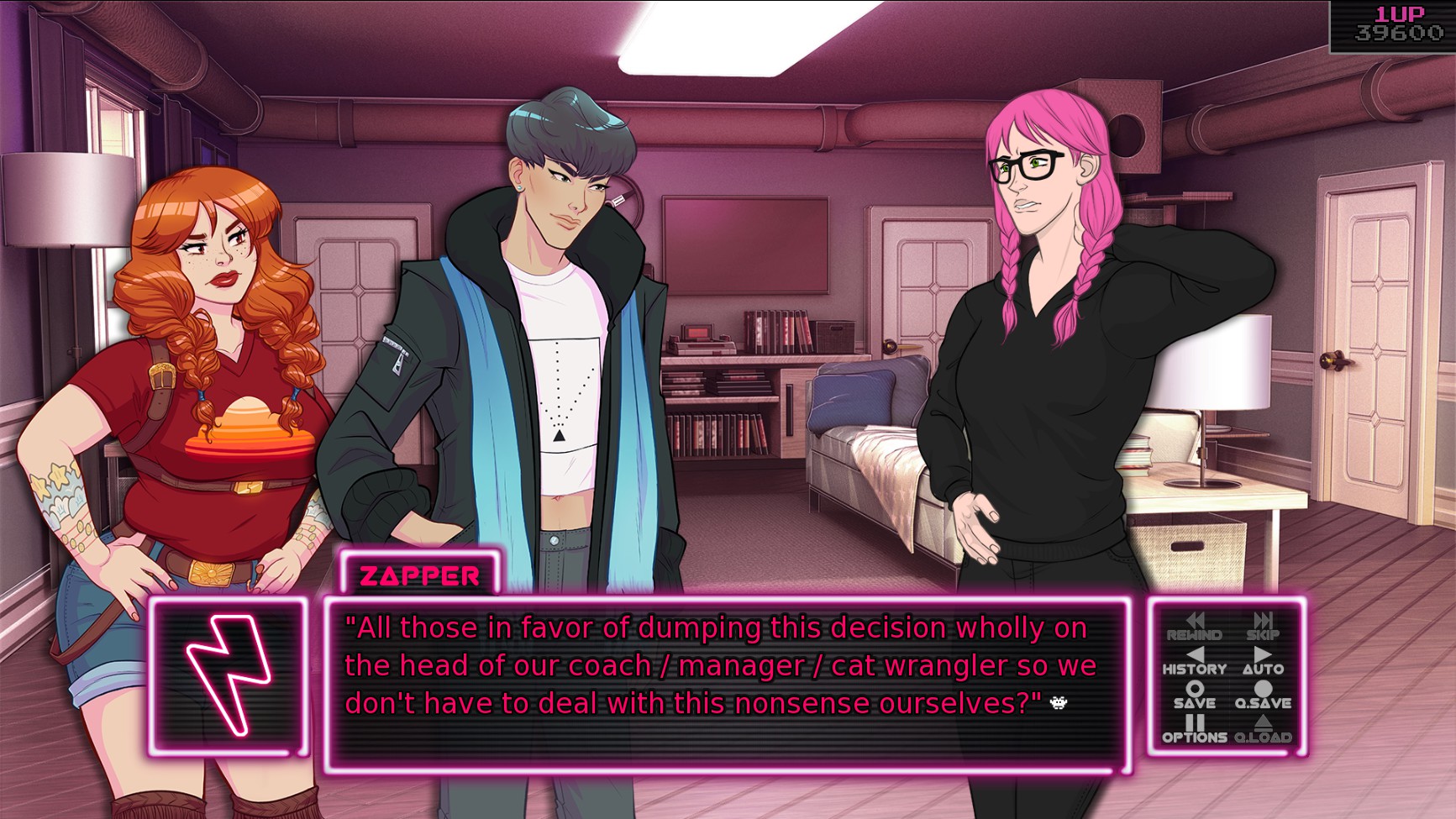Open the dialogue History log

point(1194,662)
